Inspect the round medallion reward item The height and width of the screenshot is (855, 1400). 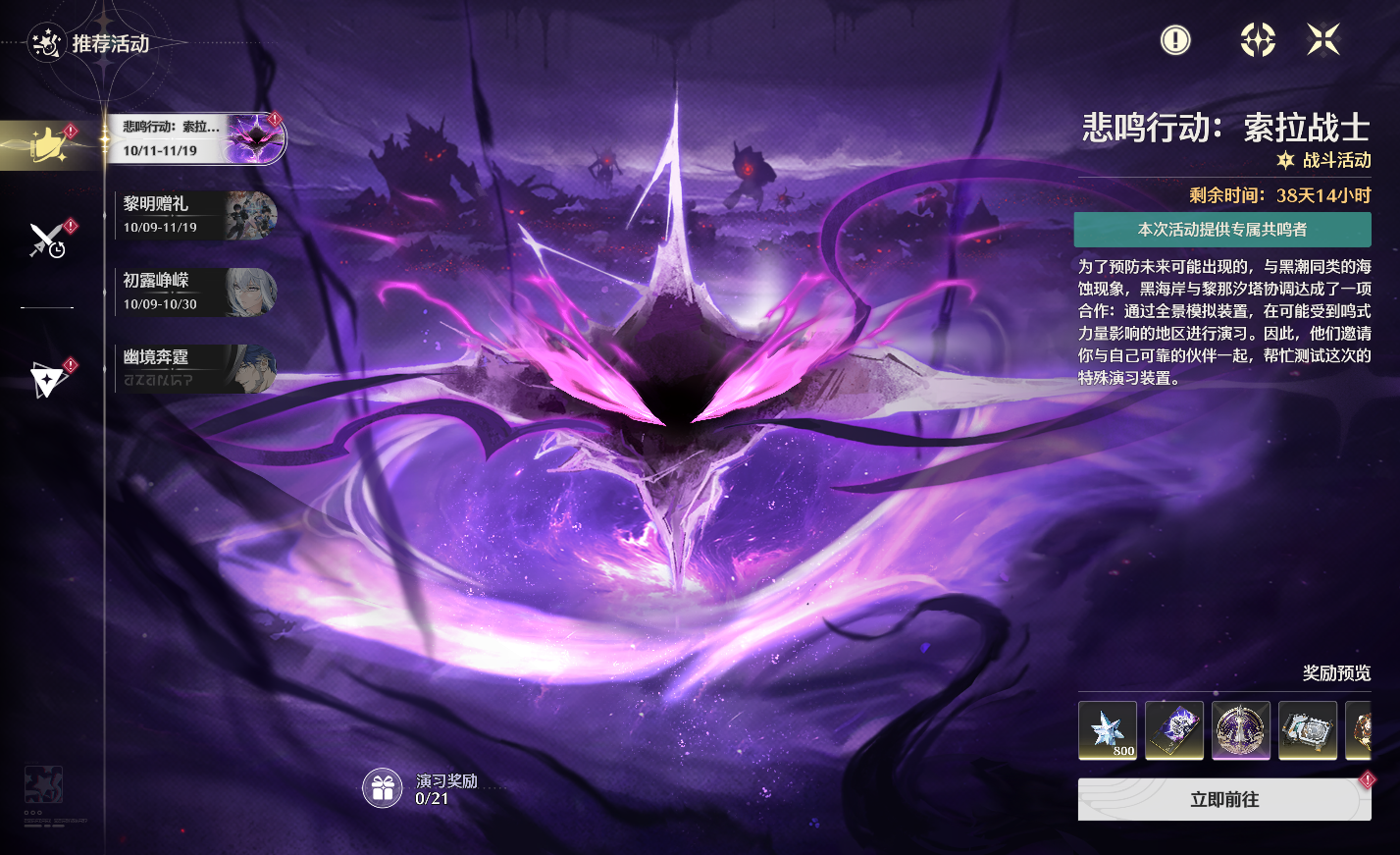[x=1241, y=730]
